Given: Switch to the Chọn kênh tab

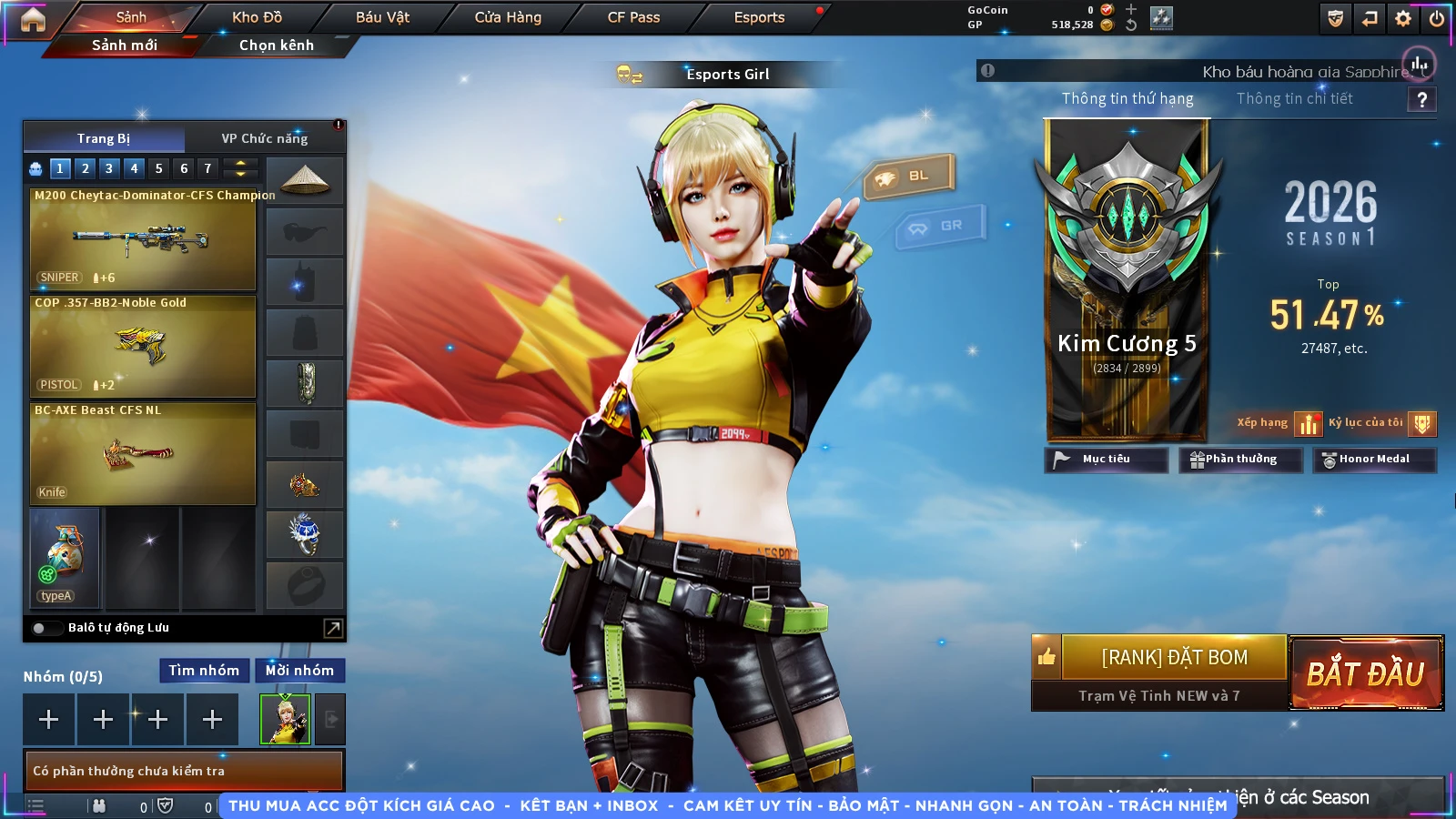Looking at the screenshot, I should pos(276,45).
